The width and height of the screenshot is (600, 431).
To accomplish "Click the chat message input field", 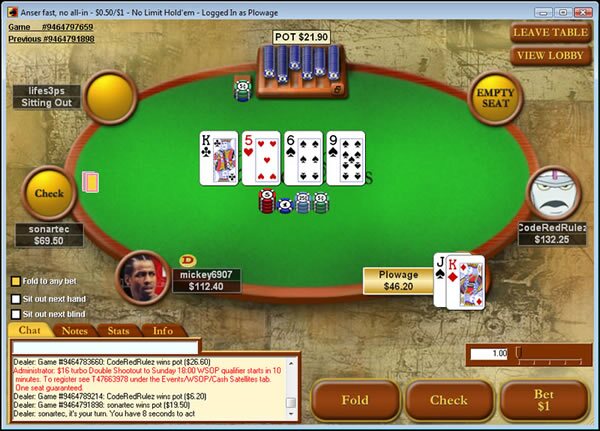I will point(150,346).
